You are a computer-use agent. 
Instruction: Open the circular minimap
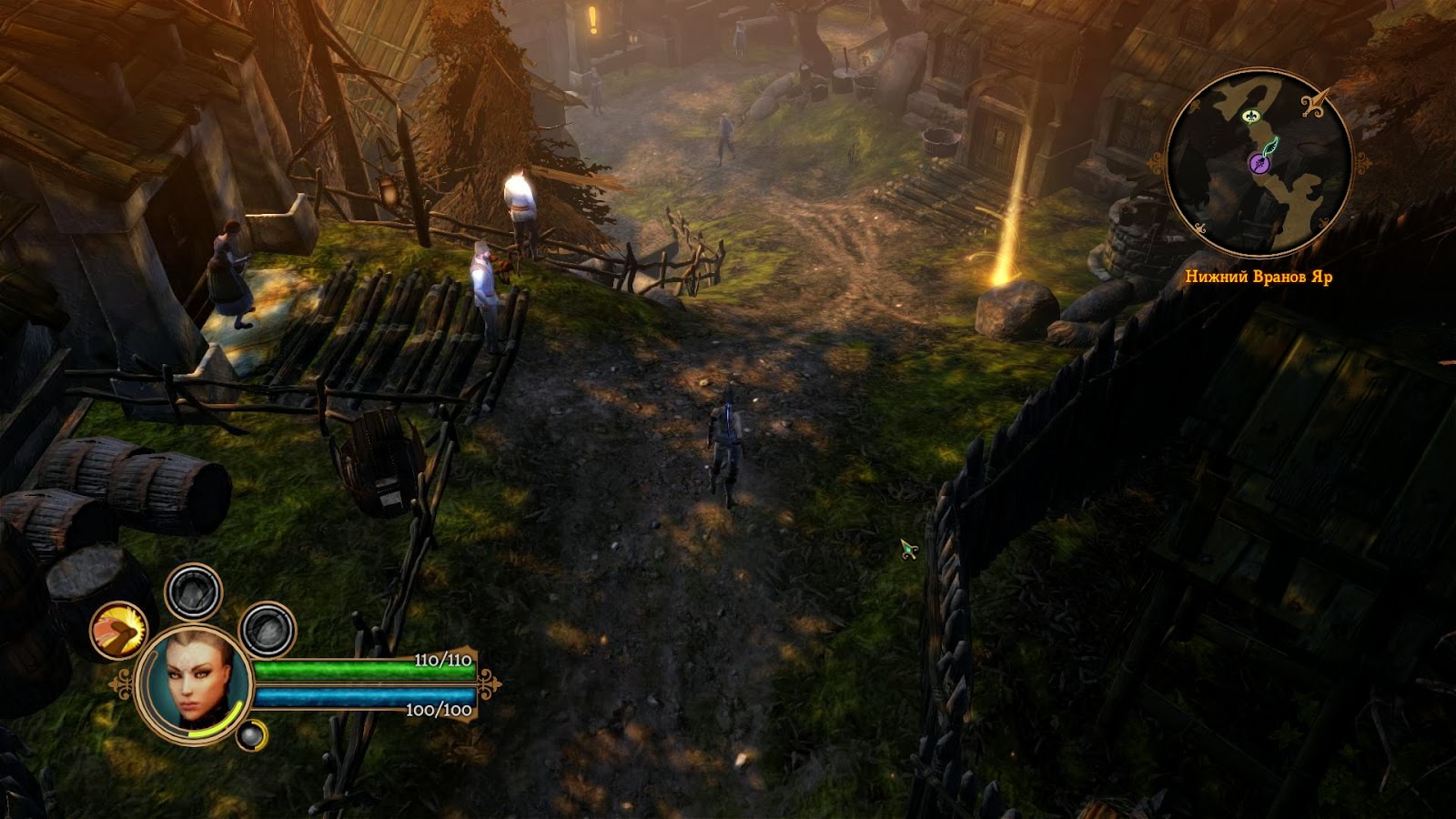(1259, 163)
